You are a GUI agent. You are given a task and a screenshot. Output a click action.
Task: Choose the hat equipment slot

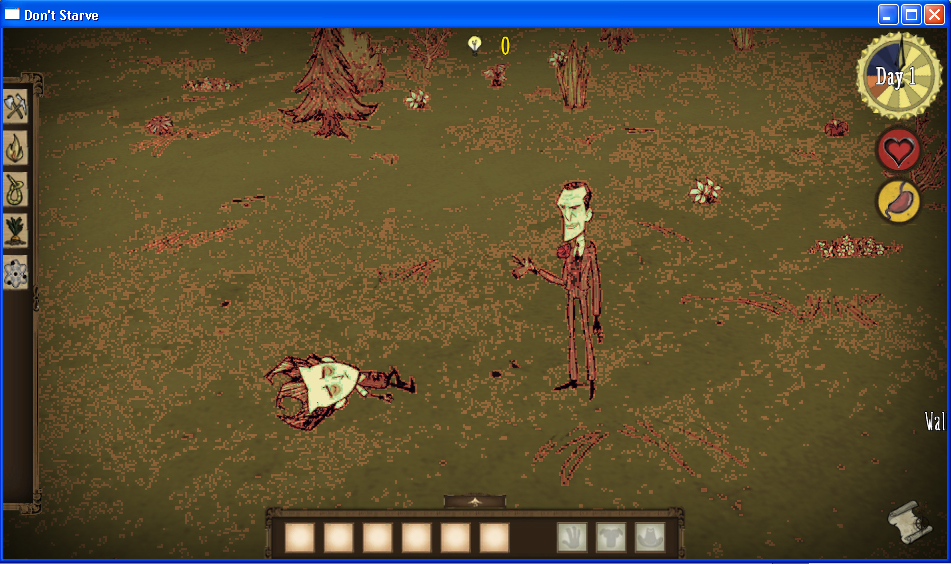click(x=650, y=537)
